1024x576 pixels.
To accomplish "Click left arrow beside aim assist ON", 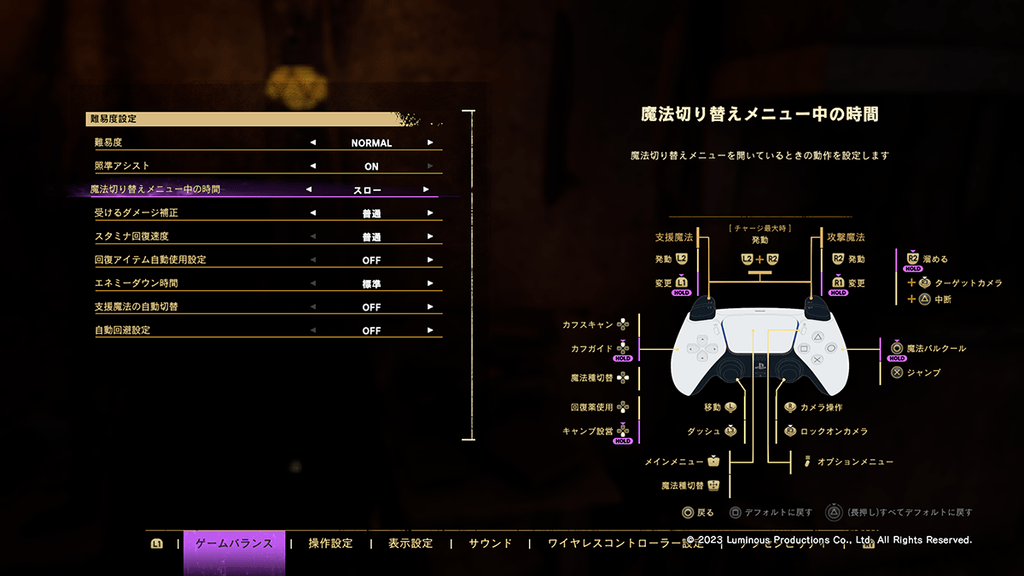I will point(313,166).
